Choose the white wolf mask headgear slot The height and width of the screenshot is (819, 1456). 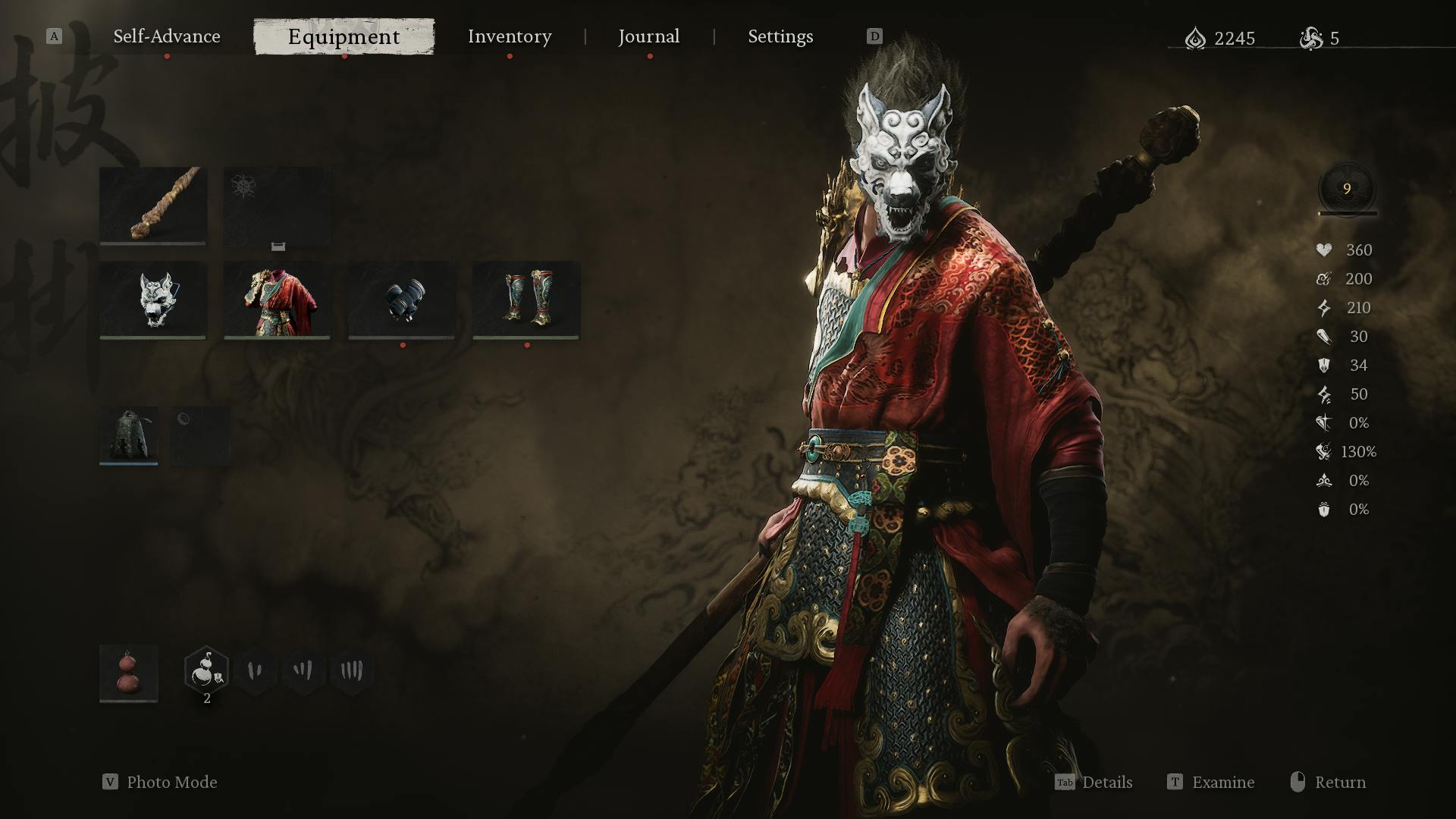point(152,300)
